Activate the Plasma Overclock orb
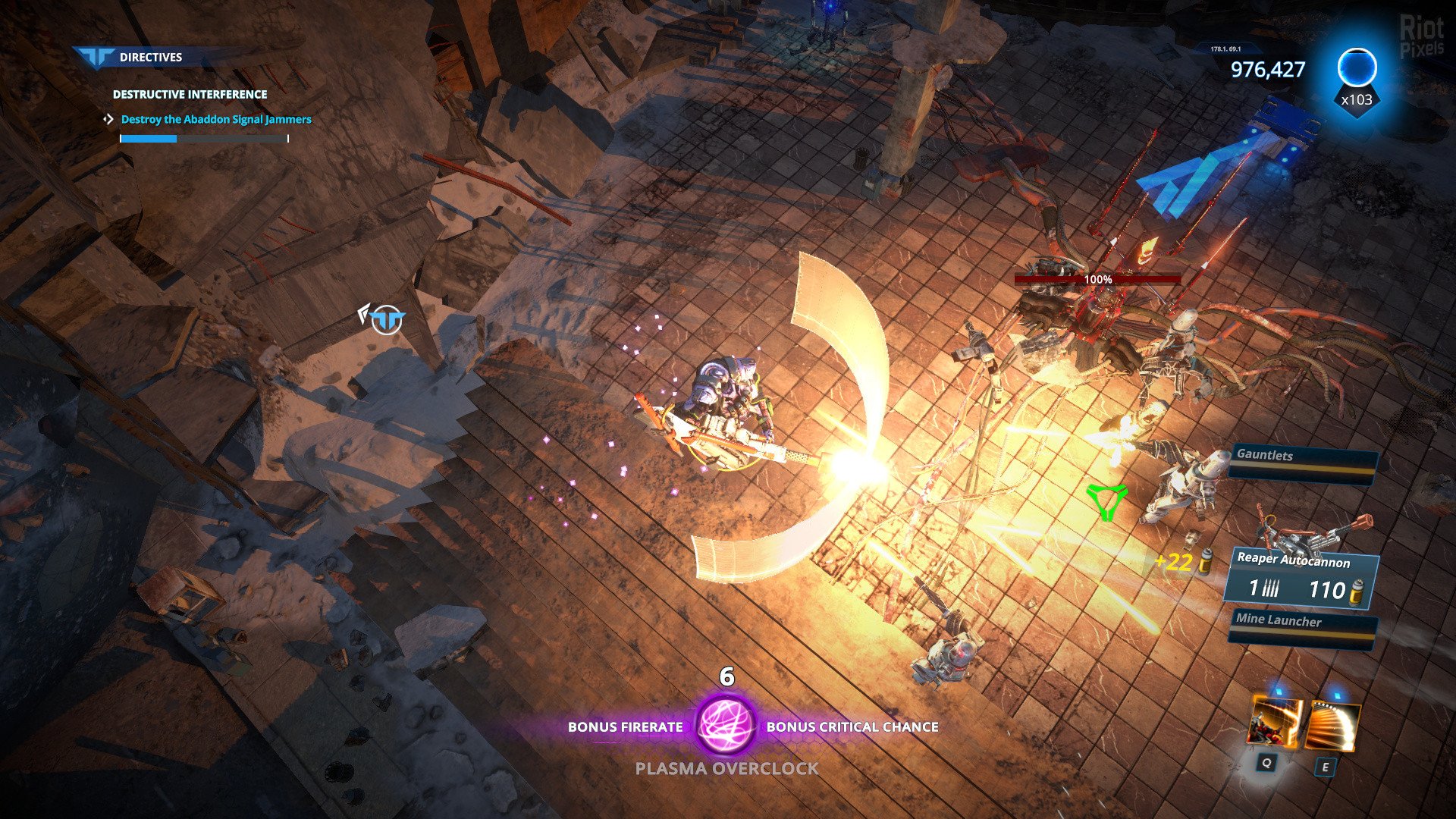1456x819 pixels. [726, 725]
